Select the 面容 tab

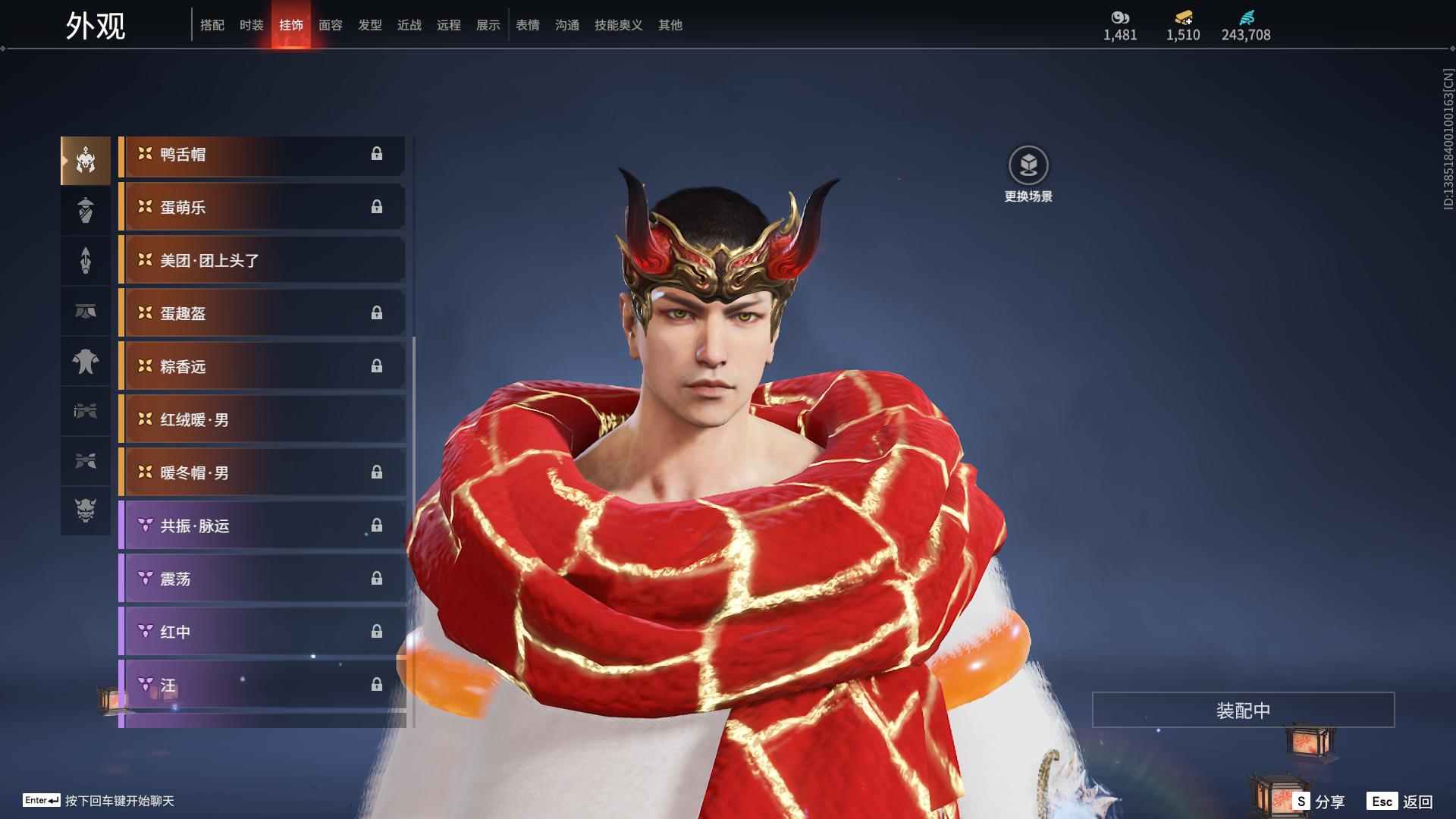coord(331,25)
